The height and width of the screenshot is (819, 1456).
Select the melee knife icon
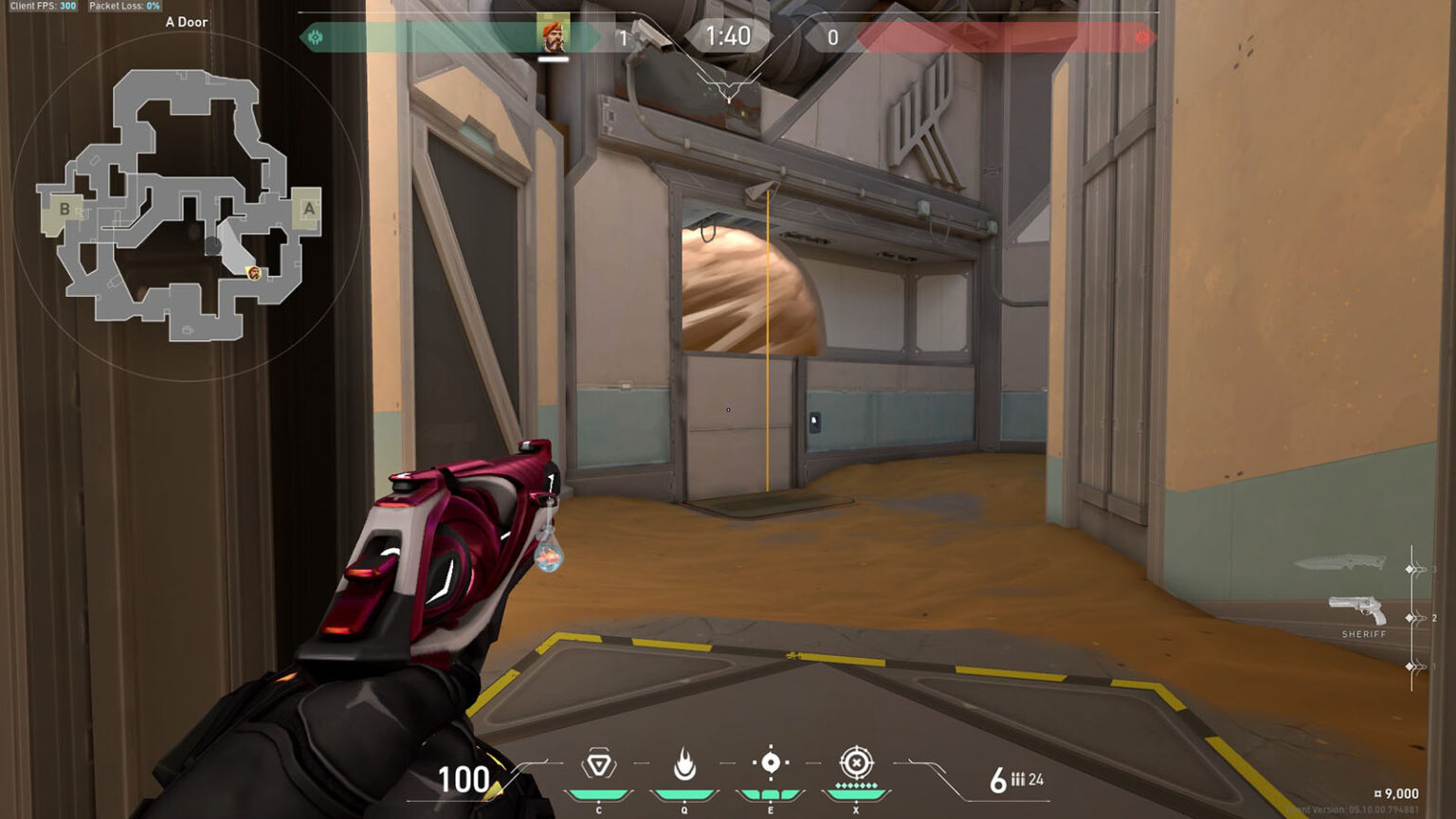click(1346, 562)
